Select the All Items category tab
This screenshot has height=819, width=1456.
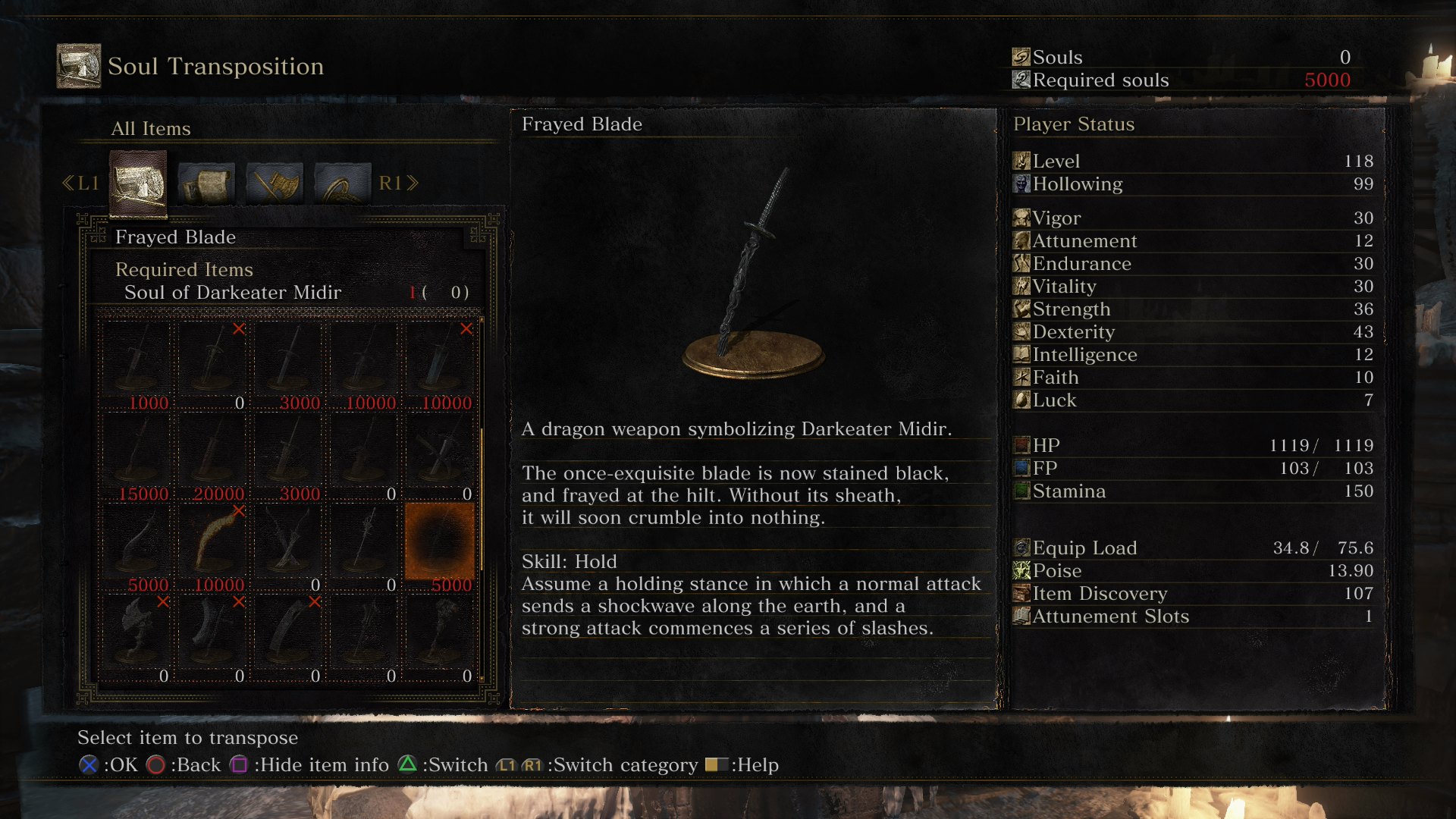click(137, 183)
